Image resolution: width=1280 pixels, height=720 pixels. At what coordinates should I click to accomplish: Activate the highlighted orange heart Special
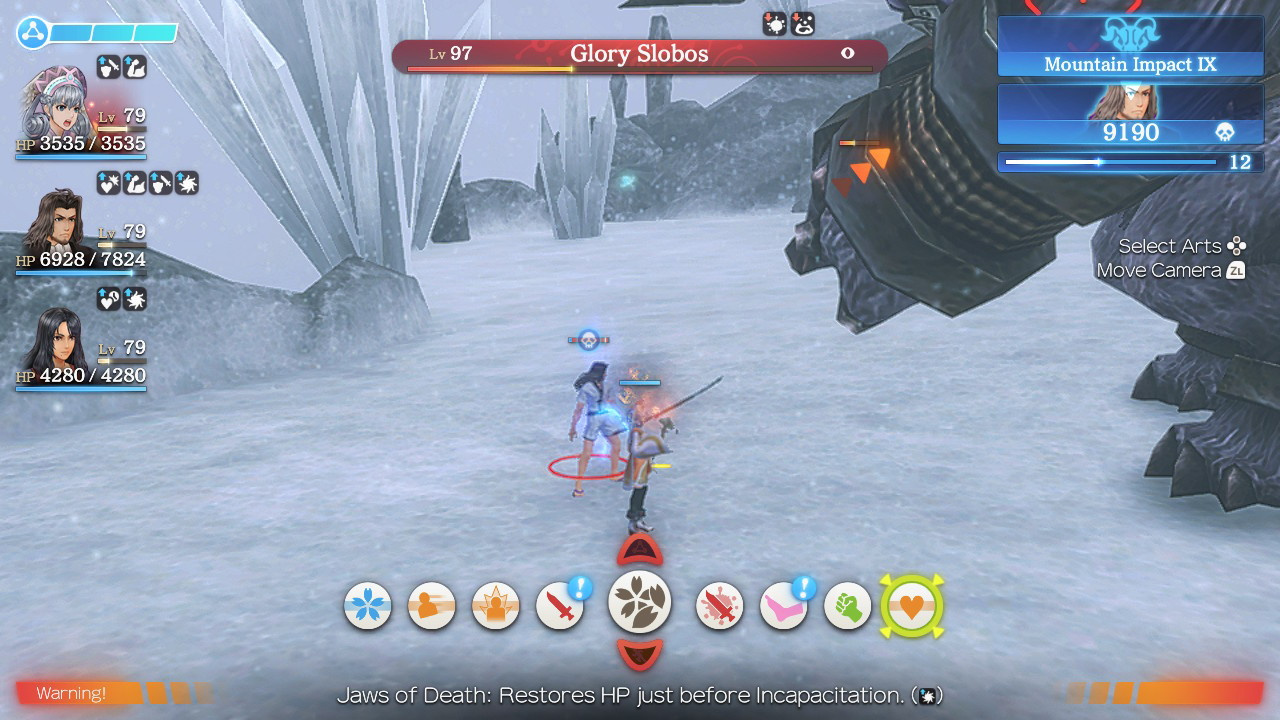click(x=911, y=605)
